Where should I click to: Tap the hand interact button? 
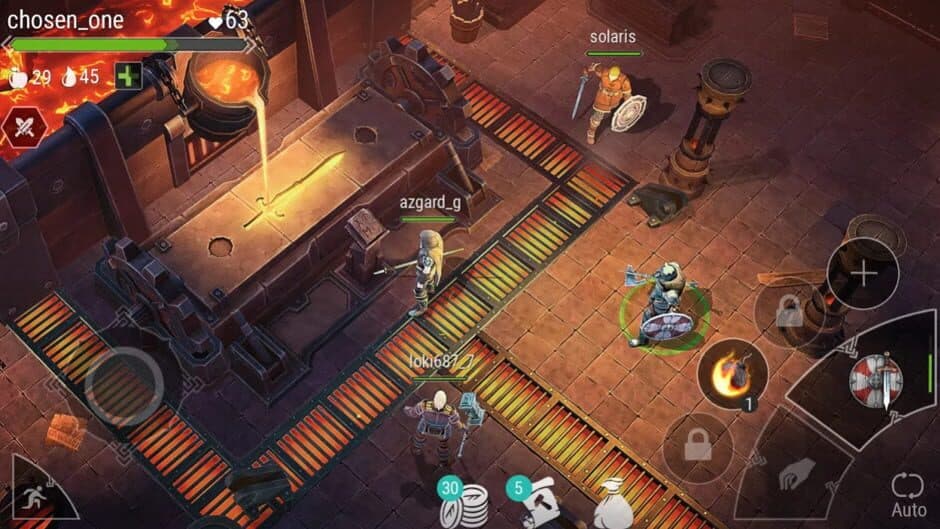click(796, 473)
